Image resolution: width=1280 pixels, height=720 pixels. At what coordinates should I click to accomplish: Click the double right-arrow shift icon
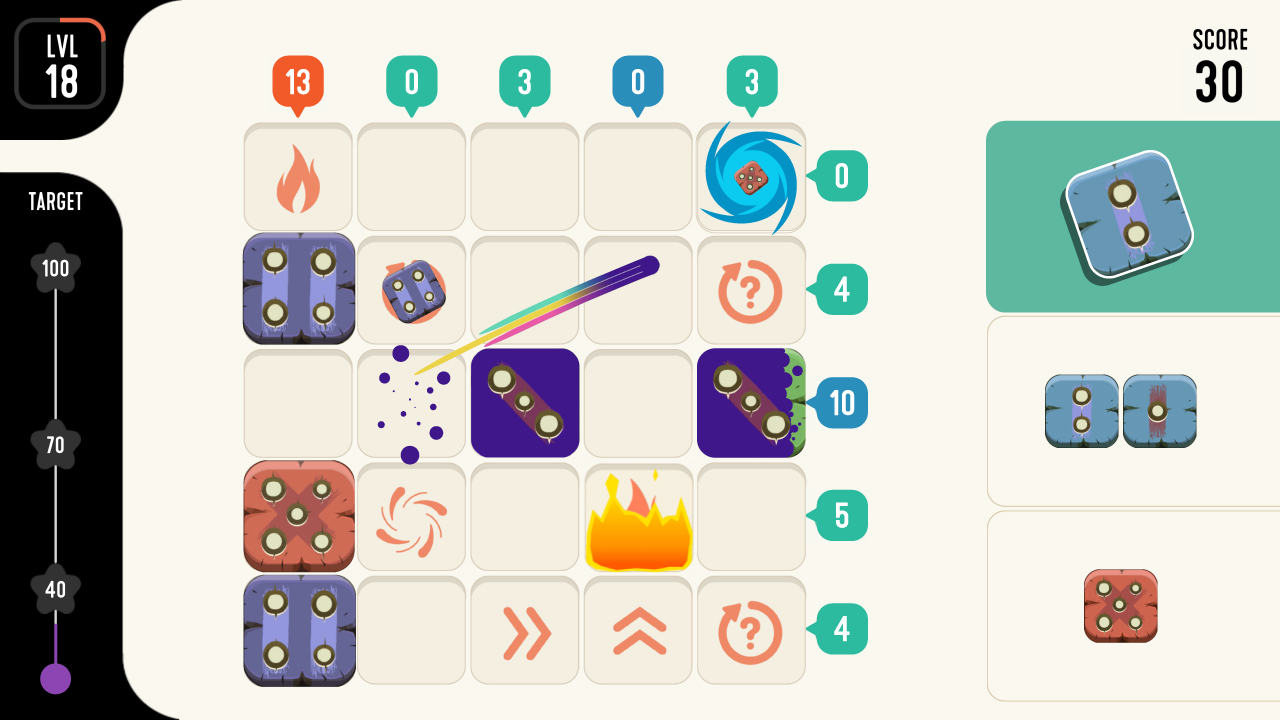(x=524, y=630)
